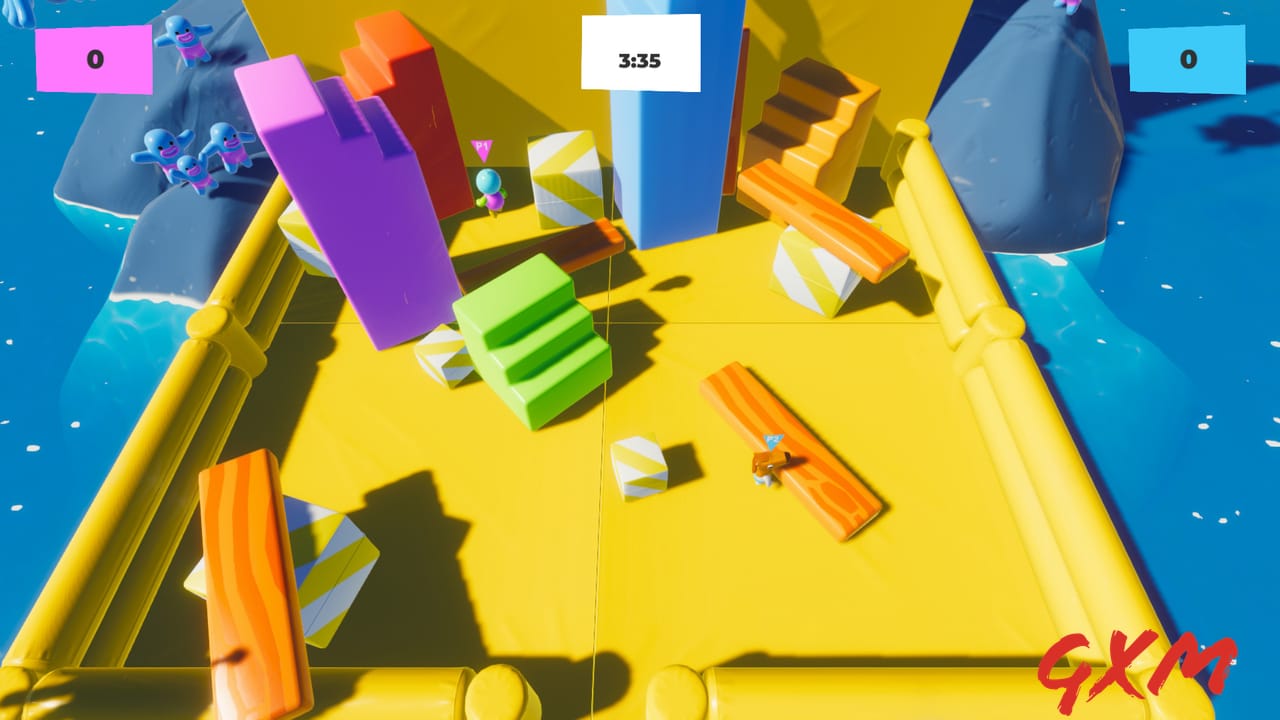This screenshot has width=1280, height=720.
Task: Click the small striped cube near the middle
Action: 638,465
